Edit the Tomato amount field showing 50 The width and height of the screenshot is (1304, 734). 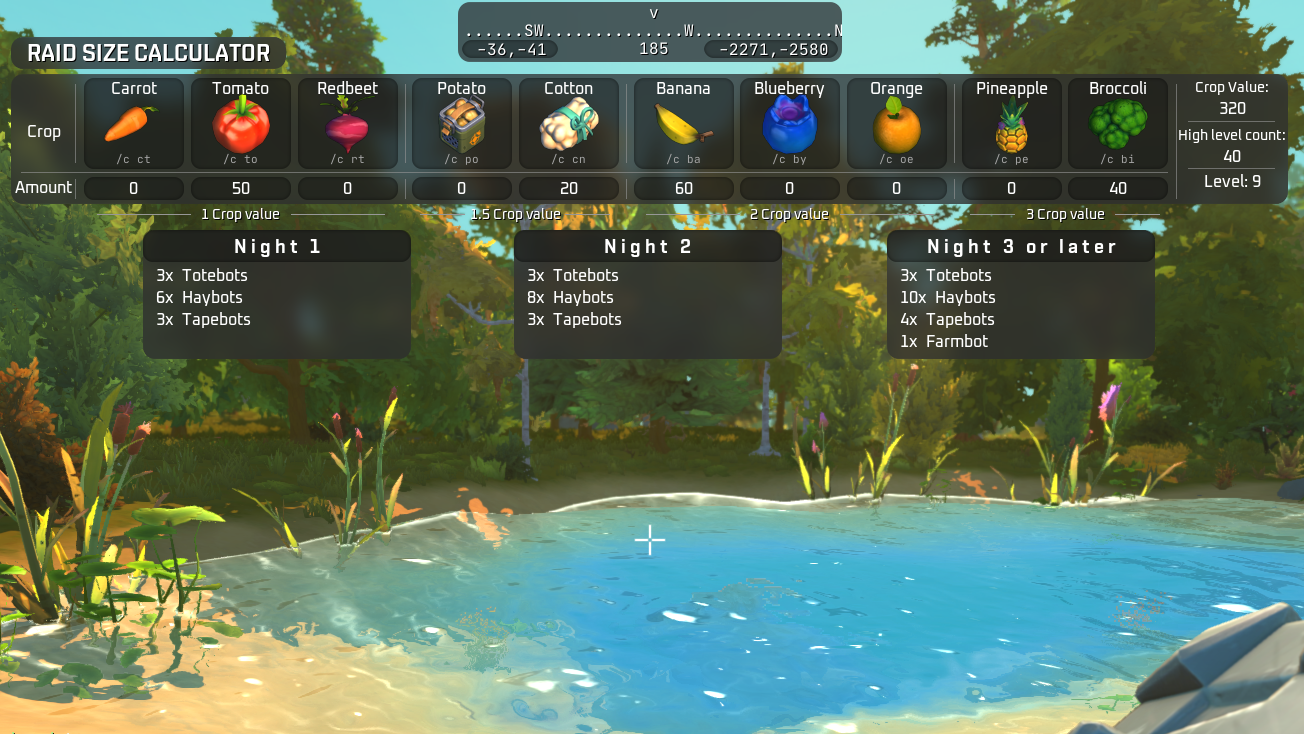[x=241, y=188]
